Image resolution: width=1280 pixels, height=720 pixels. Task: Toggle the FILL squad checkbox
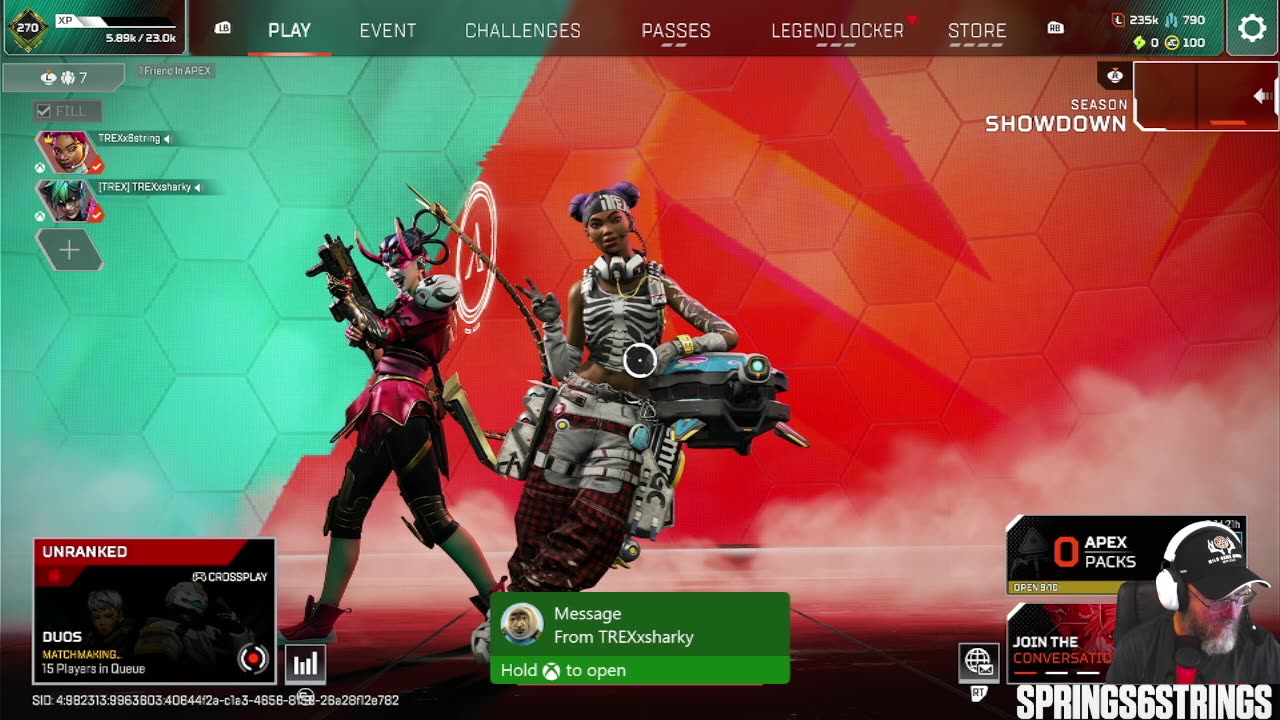point(44,111)
